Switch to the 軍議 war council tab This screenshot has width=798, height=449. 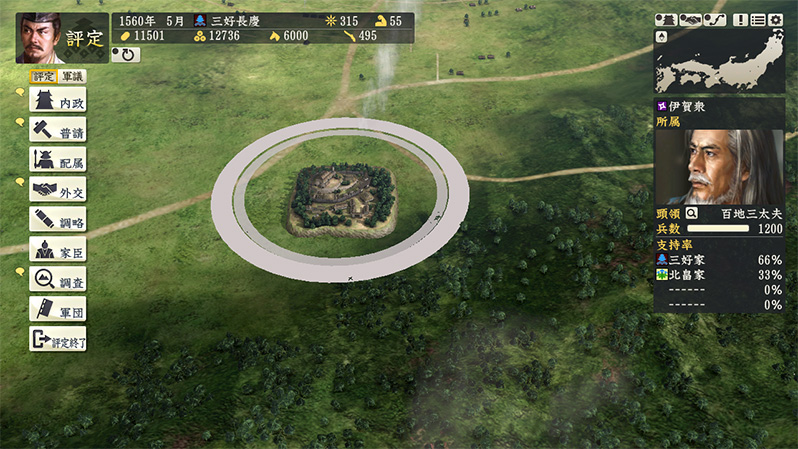(x=72, y=76)
